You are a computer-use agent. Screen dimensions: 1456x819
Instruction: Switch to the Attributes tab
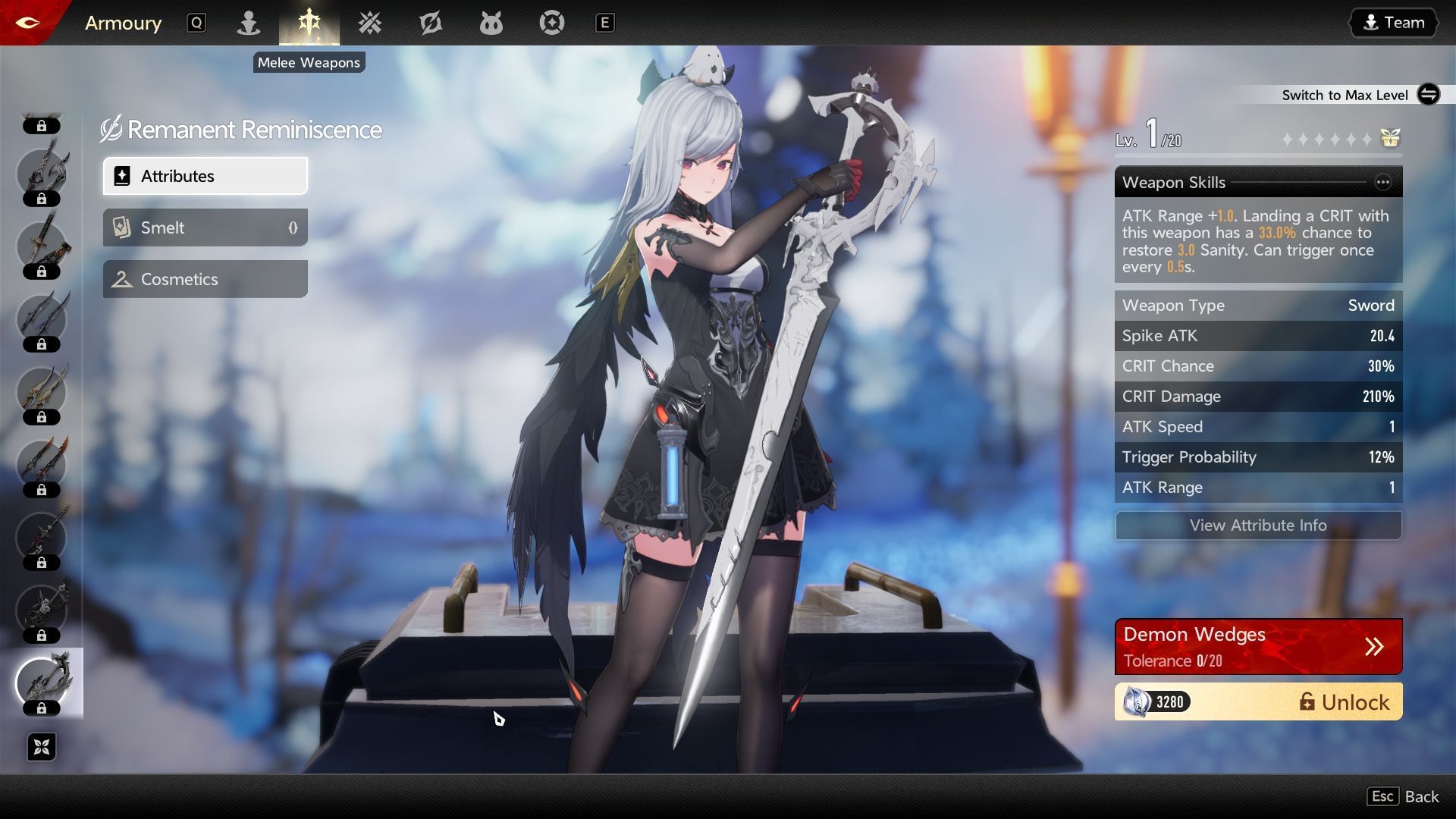[205, 176]
